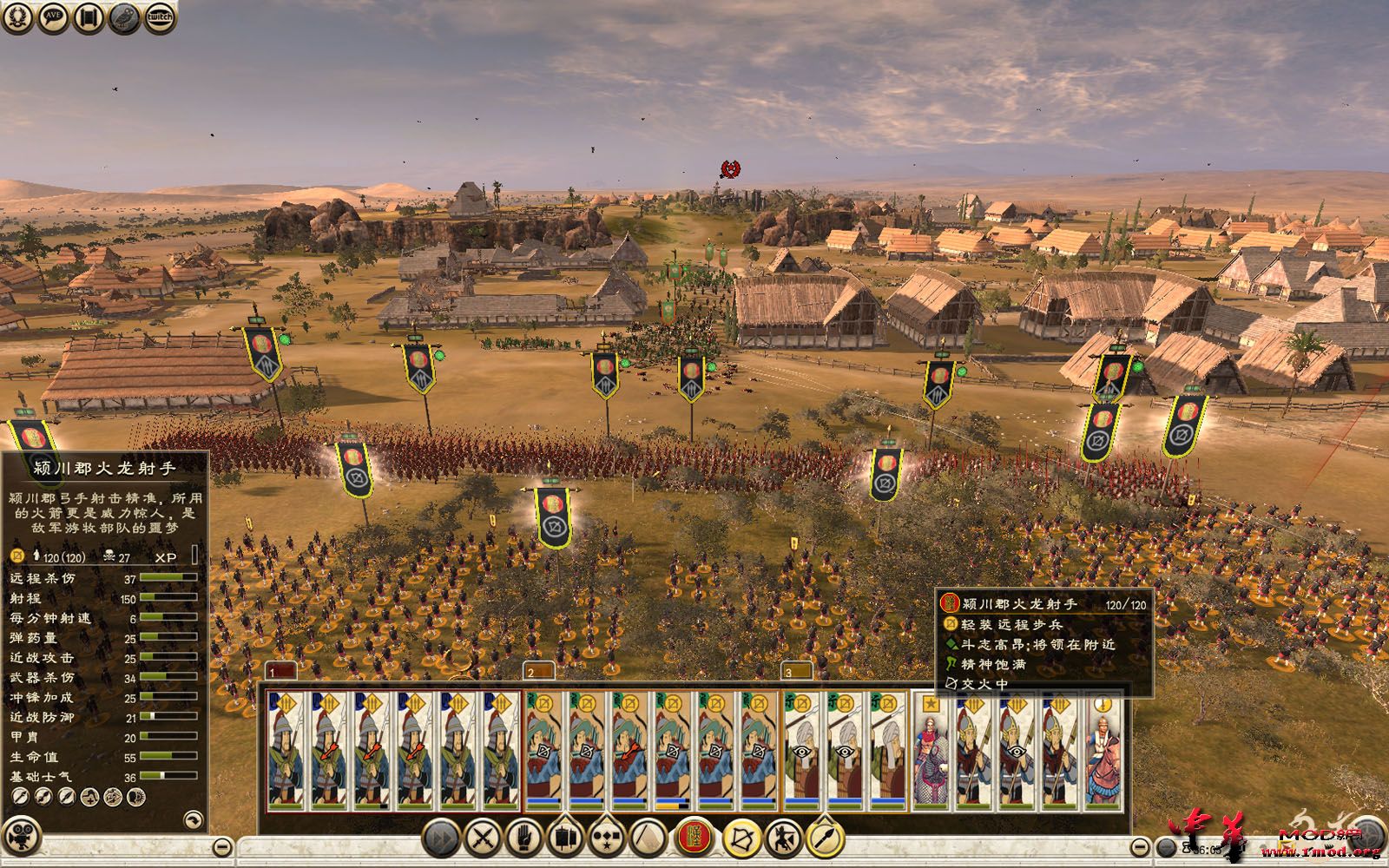
Task: Select the group 1 tab
Action: (281, 671)
